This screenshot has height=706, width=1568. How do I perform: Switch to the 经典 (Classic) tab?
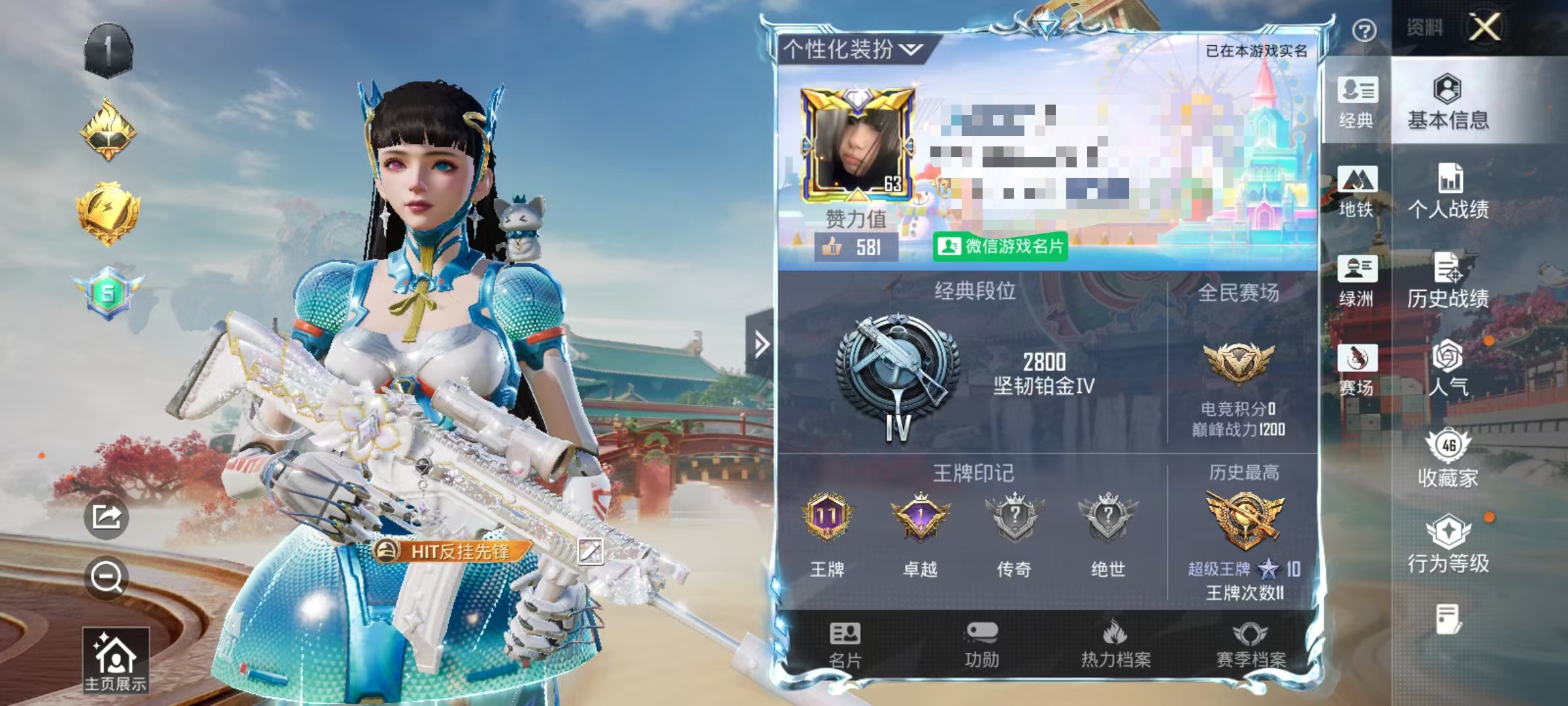click(x=1357, y=105)
